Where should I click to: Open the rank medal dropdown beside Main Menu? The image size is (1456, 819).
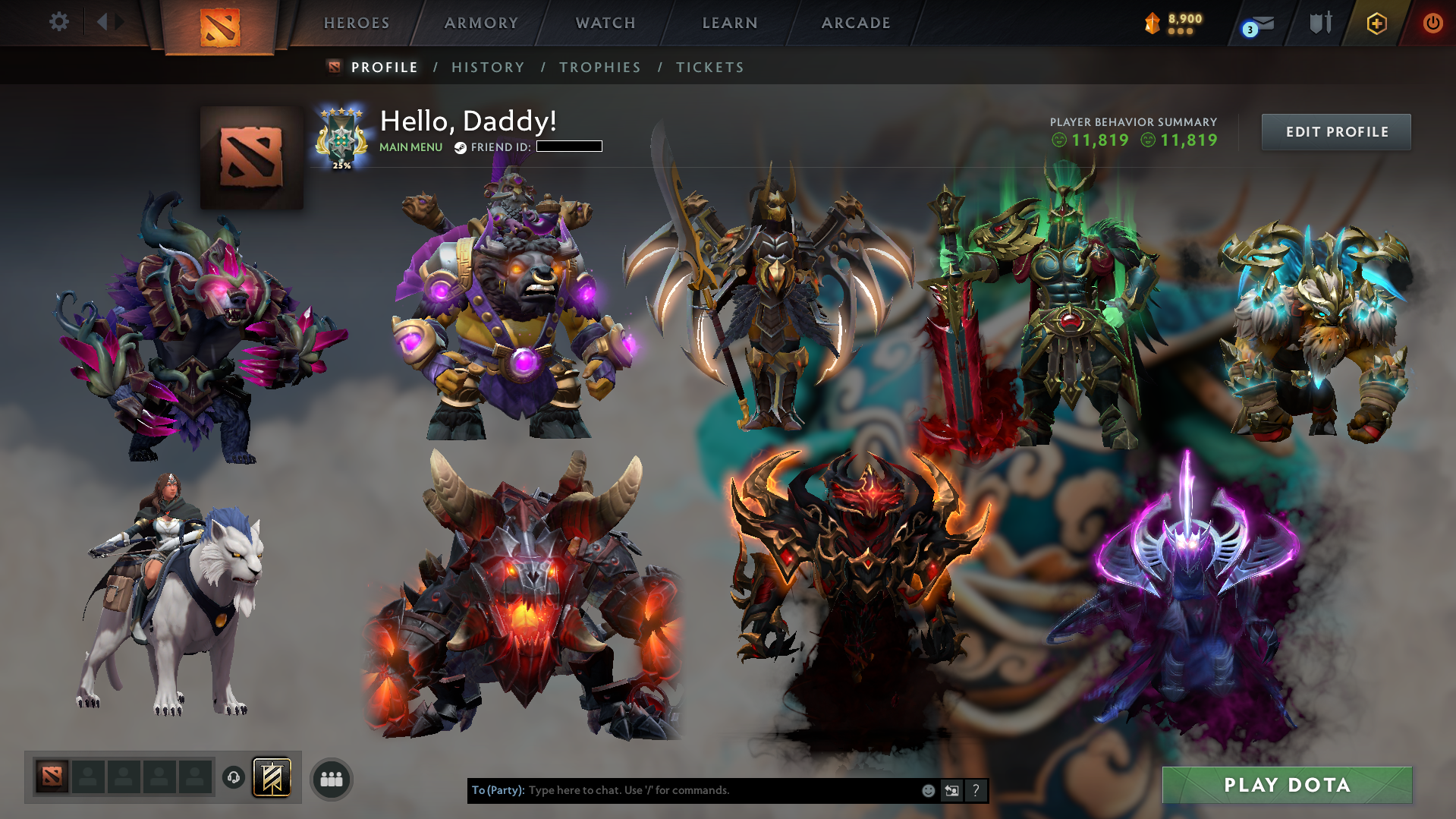(341, 137)
